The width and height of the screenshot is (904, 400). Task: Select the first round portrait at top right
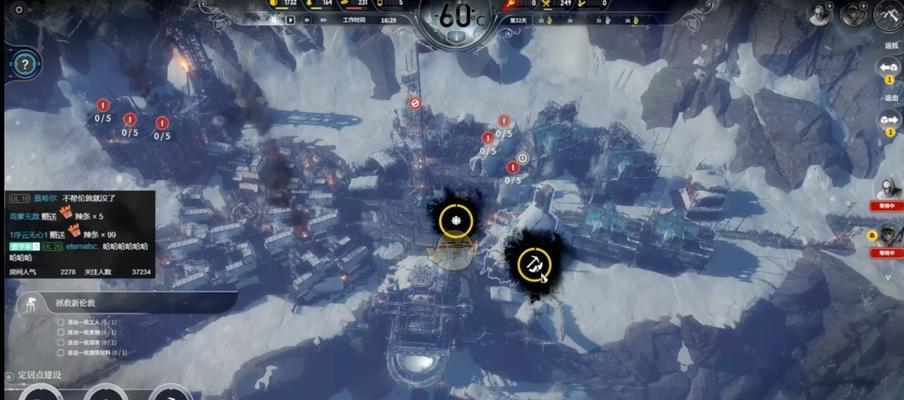pyautogui.click(x=820, y=14)
